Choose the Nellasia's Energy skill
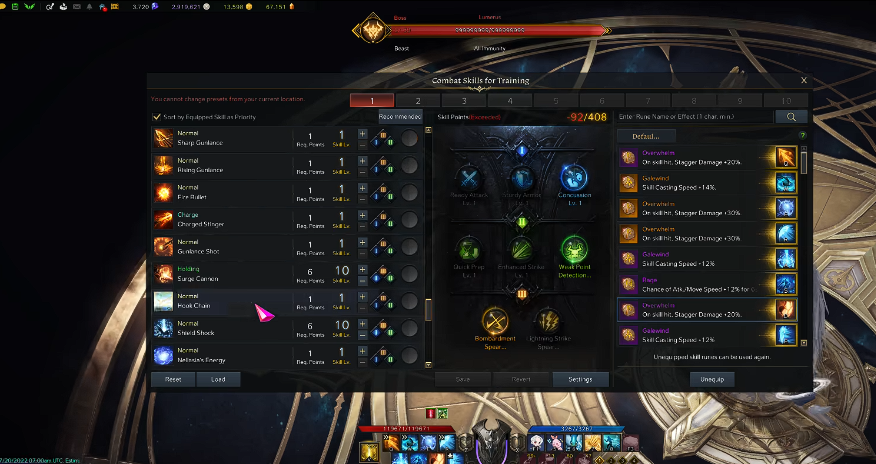 pyautogui.click(x=222, y=354)
